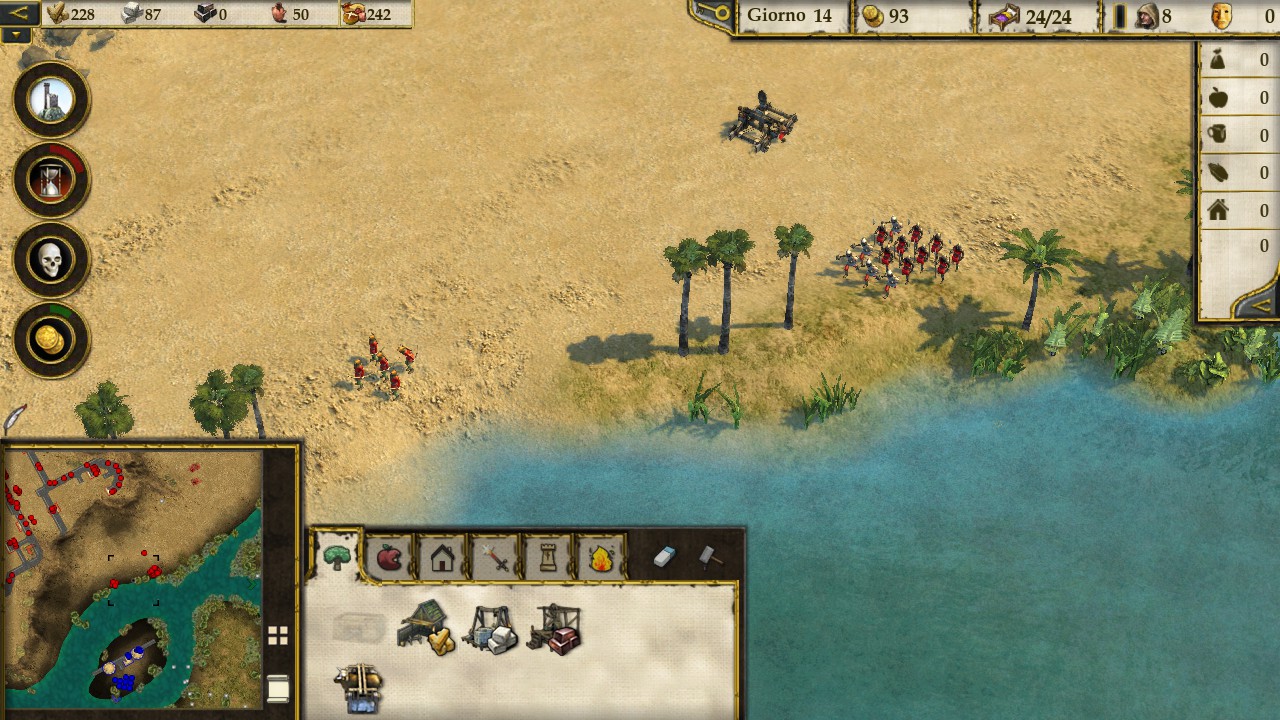The image size is (1280, 720).
Task: Pick the iron mine building
Action: click(554, 629)
